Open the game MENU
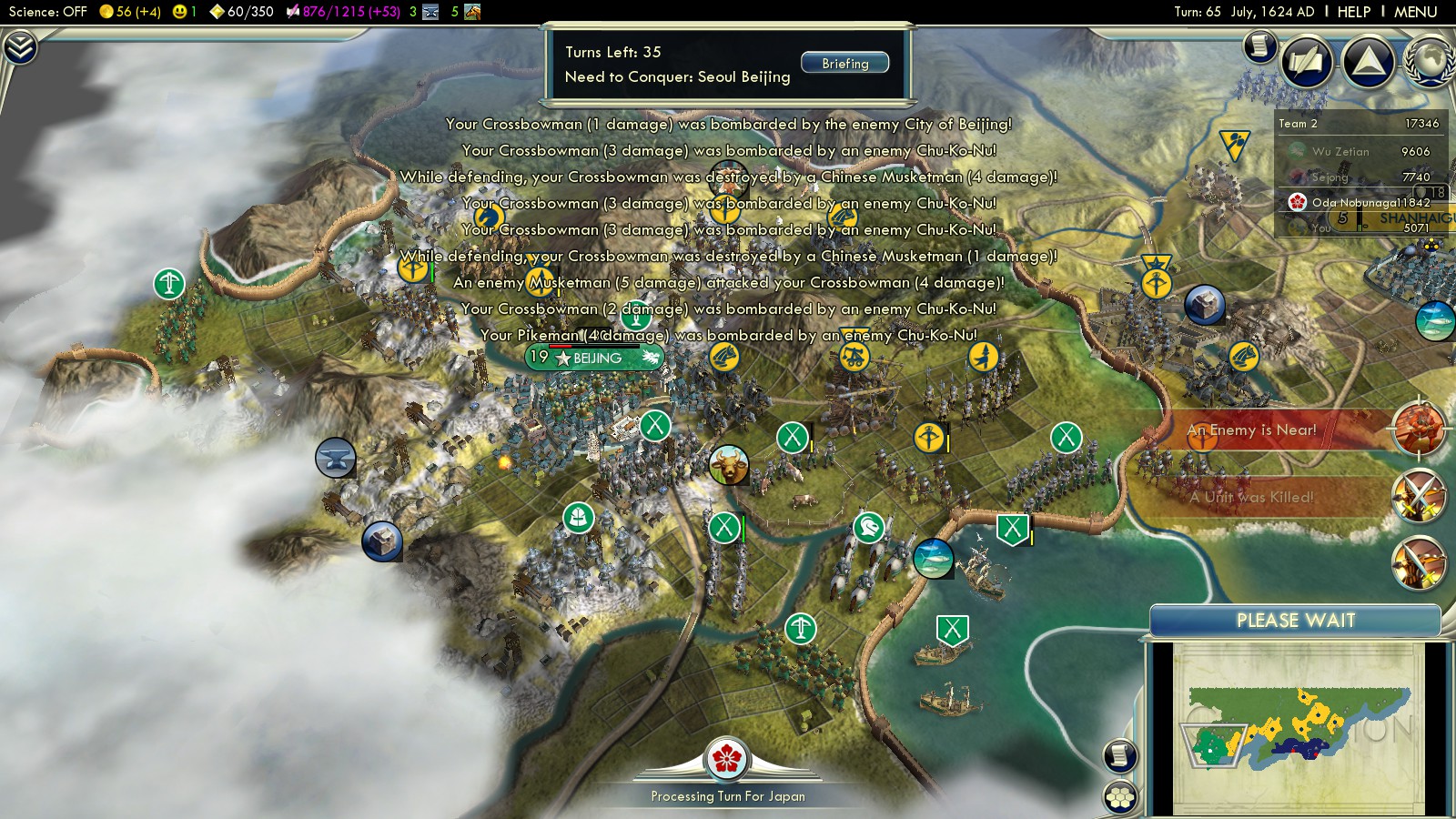The image size is (1456, 819). pos(1415,12)
